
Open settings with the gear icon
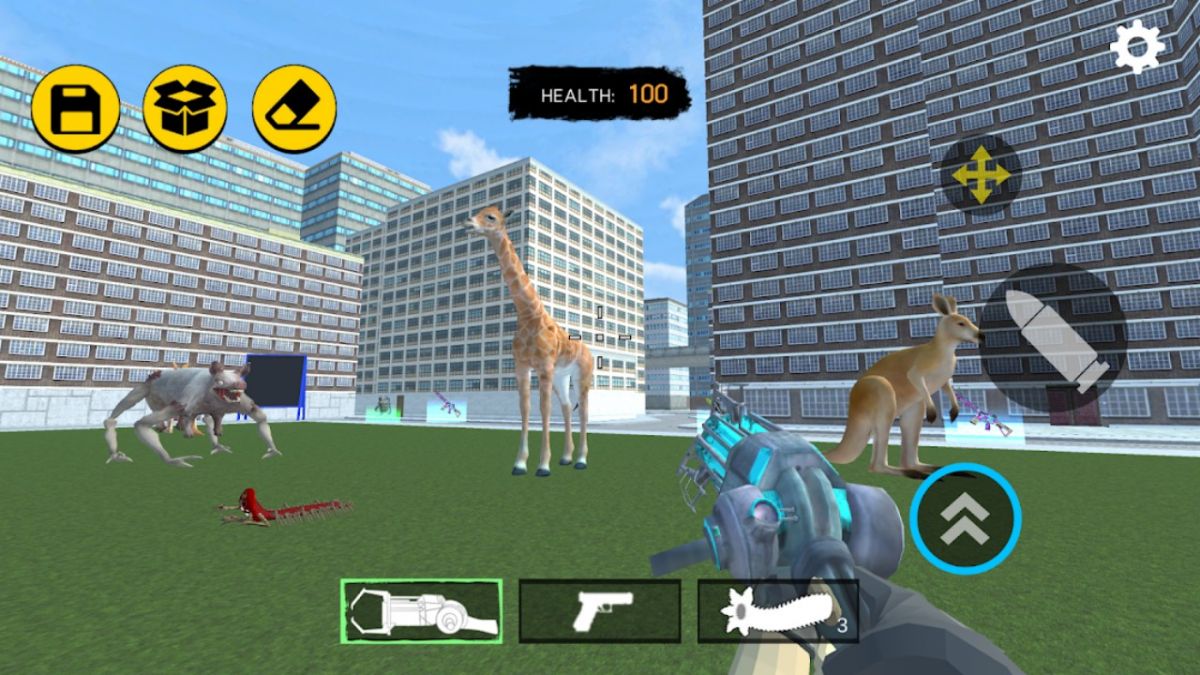(x=1137, y=46)
